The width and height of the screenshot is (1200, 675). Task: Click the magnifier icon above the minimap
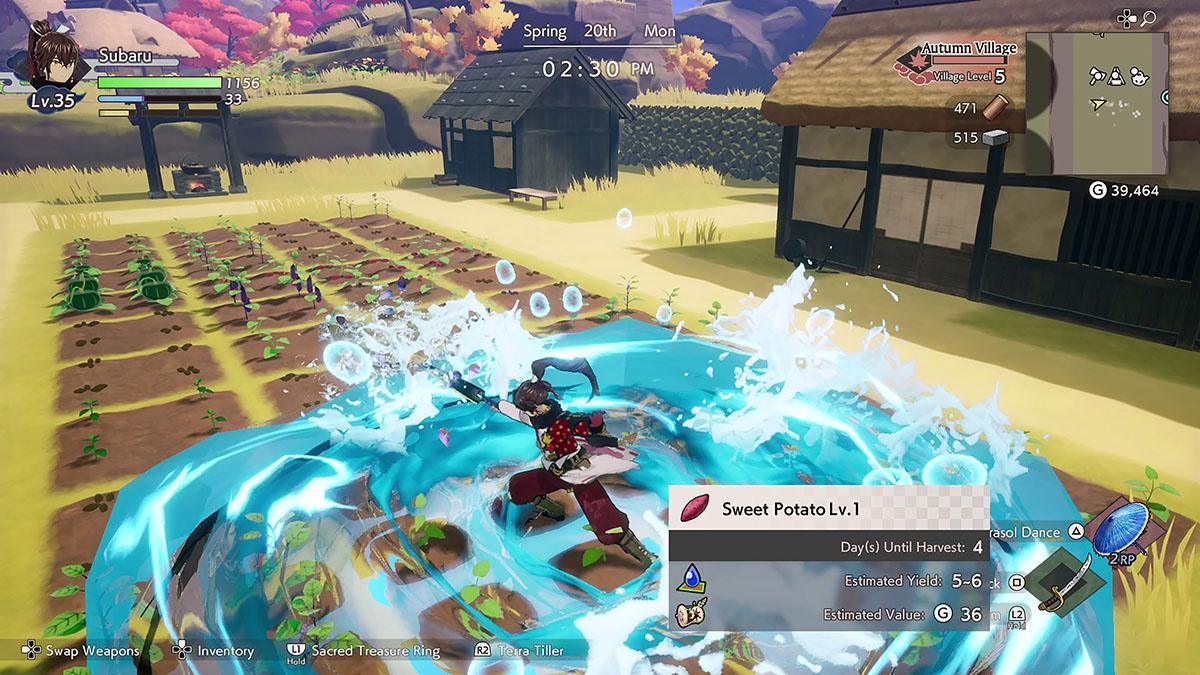(1148, 18)
